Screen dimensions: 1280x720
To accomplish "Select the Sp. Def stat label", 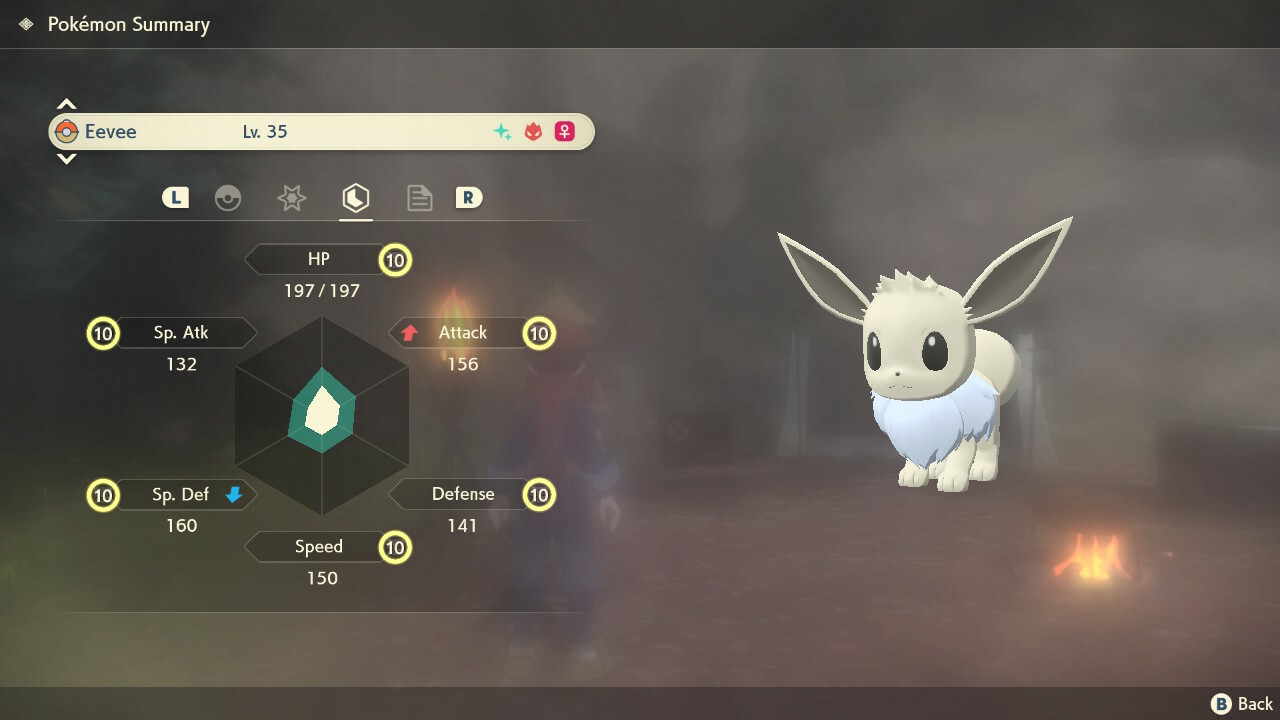I will coord(180,494).
